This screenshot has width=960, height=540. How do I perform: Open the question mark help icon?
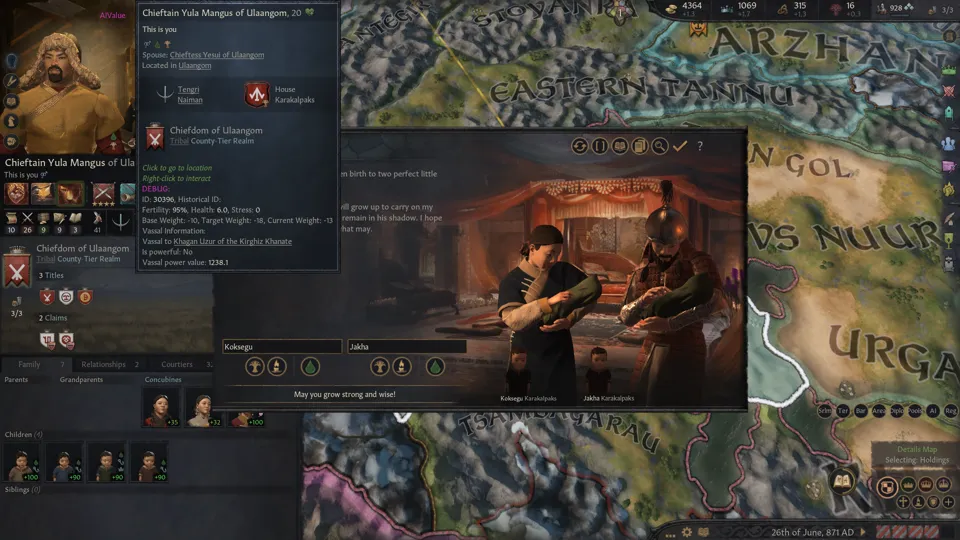pyautogui.click(x=700, y=146)
